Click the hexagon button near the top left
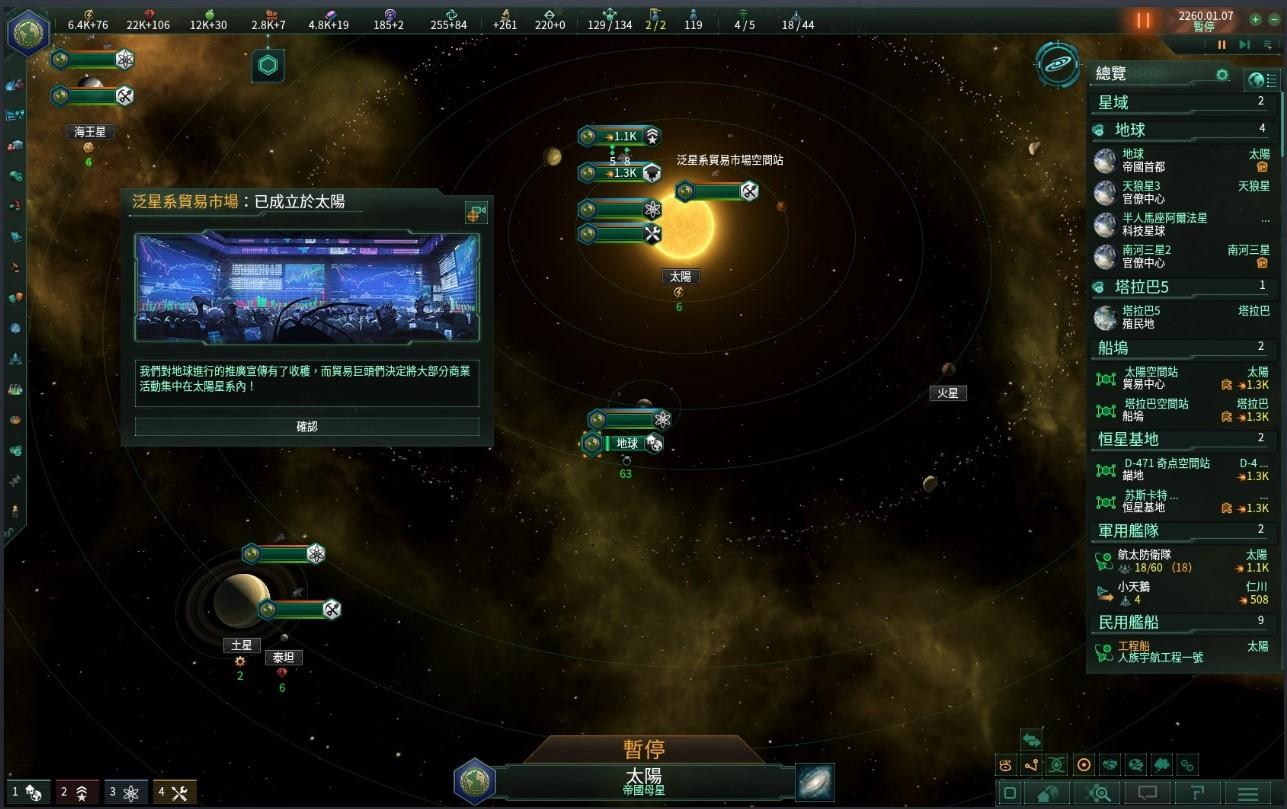1287x809 pixels. [x=268, y=66]
